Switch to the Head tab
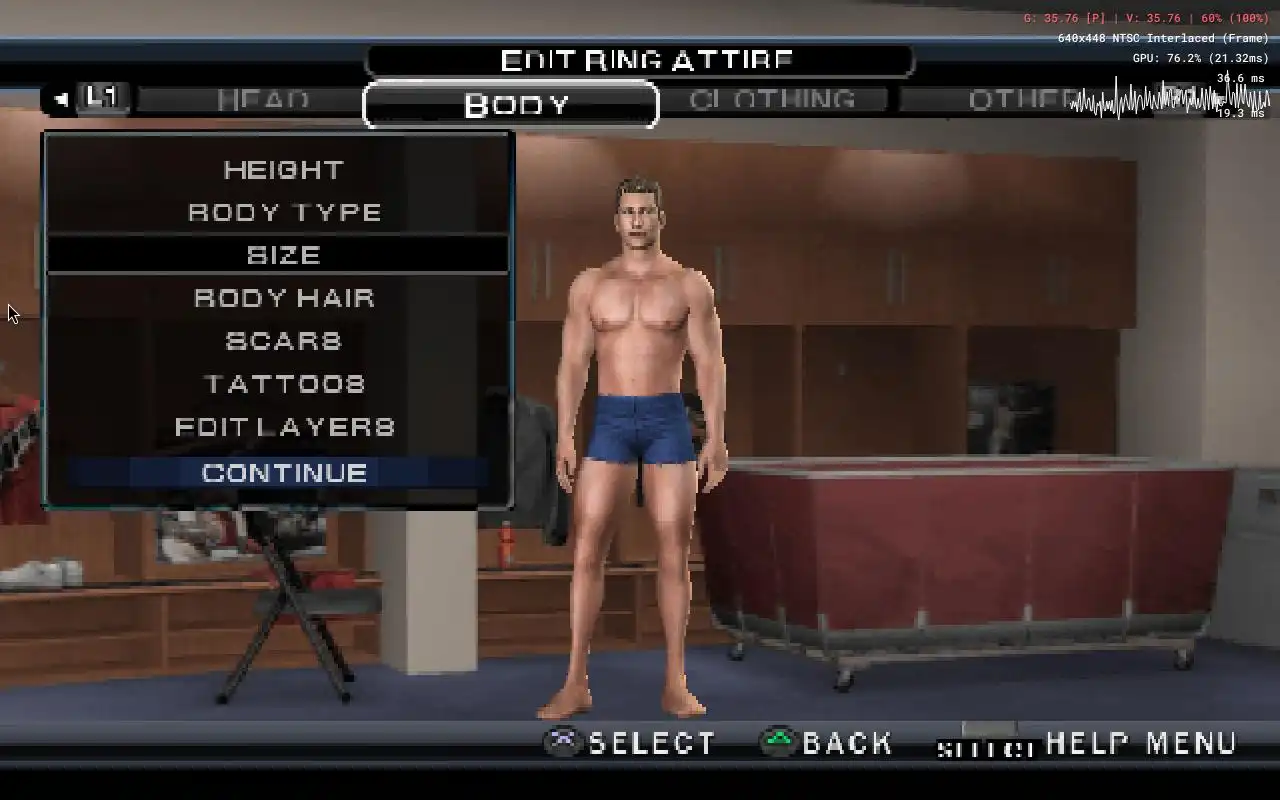 point(263,100)
